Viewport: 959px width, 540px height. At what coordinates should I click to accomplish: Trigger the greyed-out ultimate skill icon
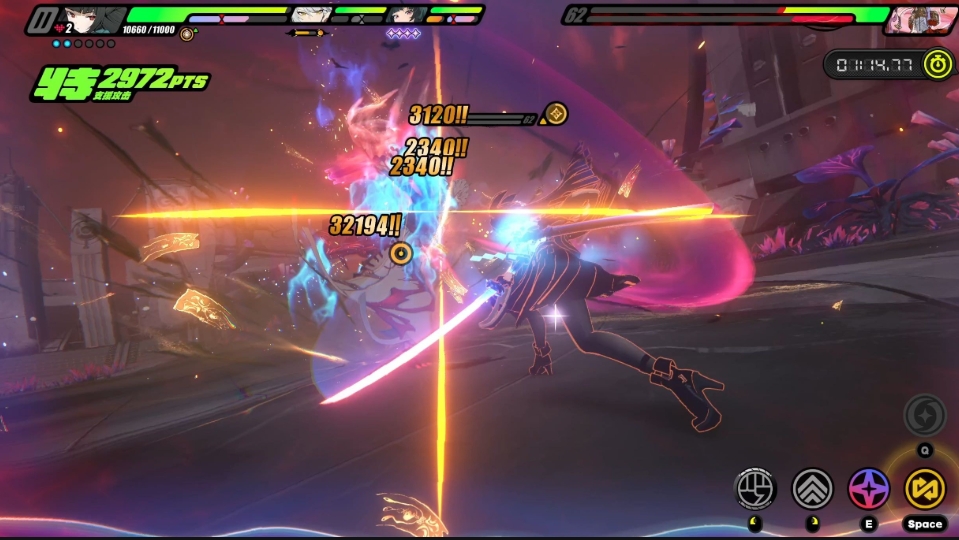924,416
